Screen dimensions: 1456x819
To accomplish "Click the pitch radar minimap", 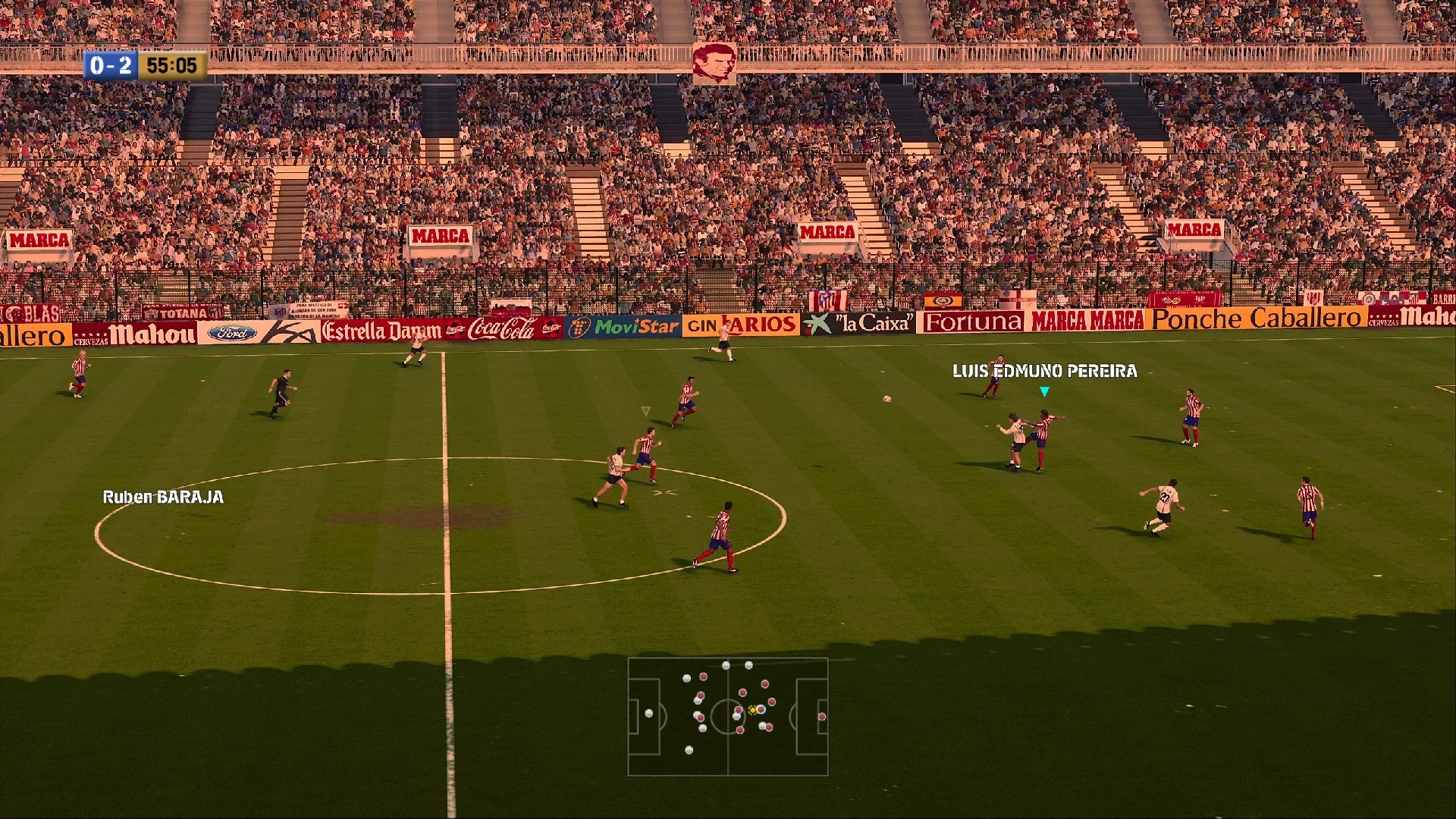I will coord(727,717).
